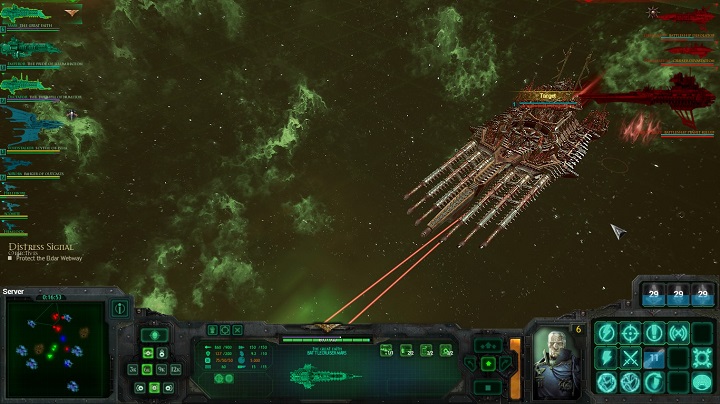Activate the exclamation mark alert ability
Viewport: 720px width, 404px height.
654,333
